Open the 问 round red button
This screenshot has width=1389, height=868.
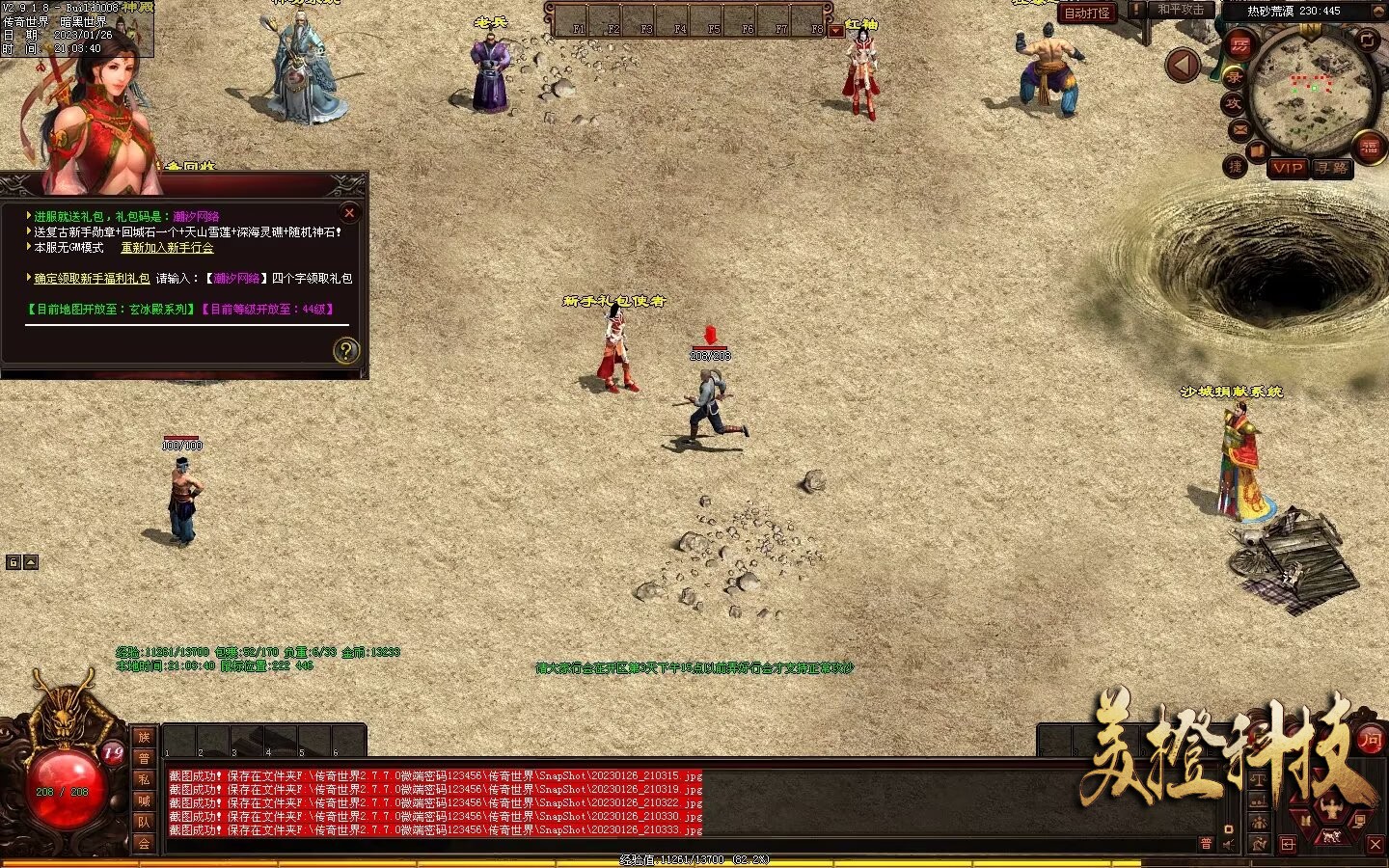tap(1370, 740)
